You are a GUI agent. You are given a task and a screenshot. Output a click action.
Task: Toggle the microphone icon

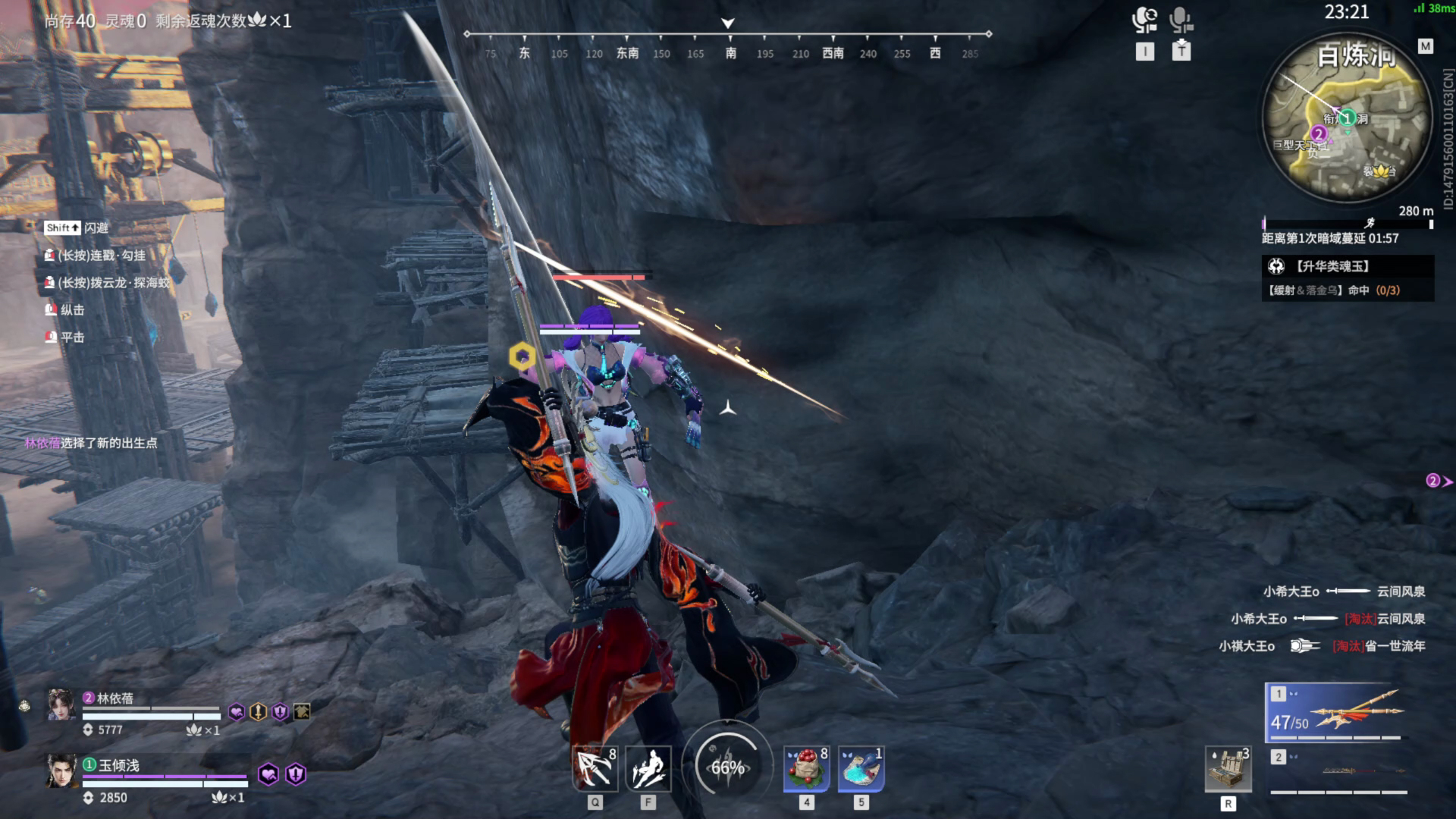pos(1181,20)
